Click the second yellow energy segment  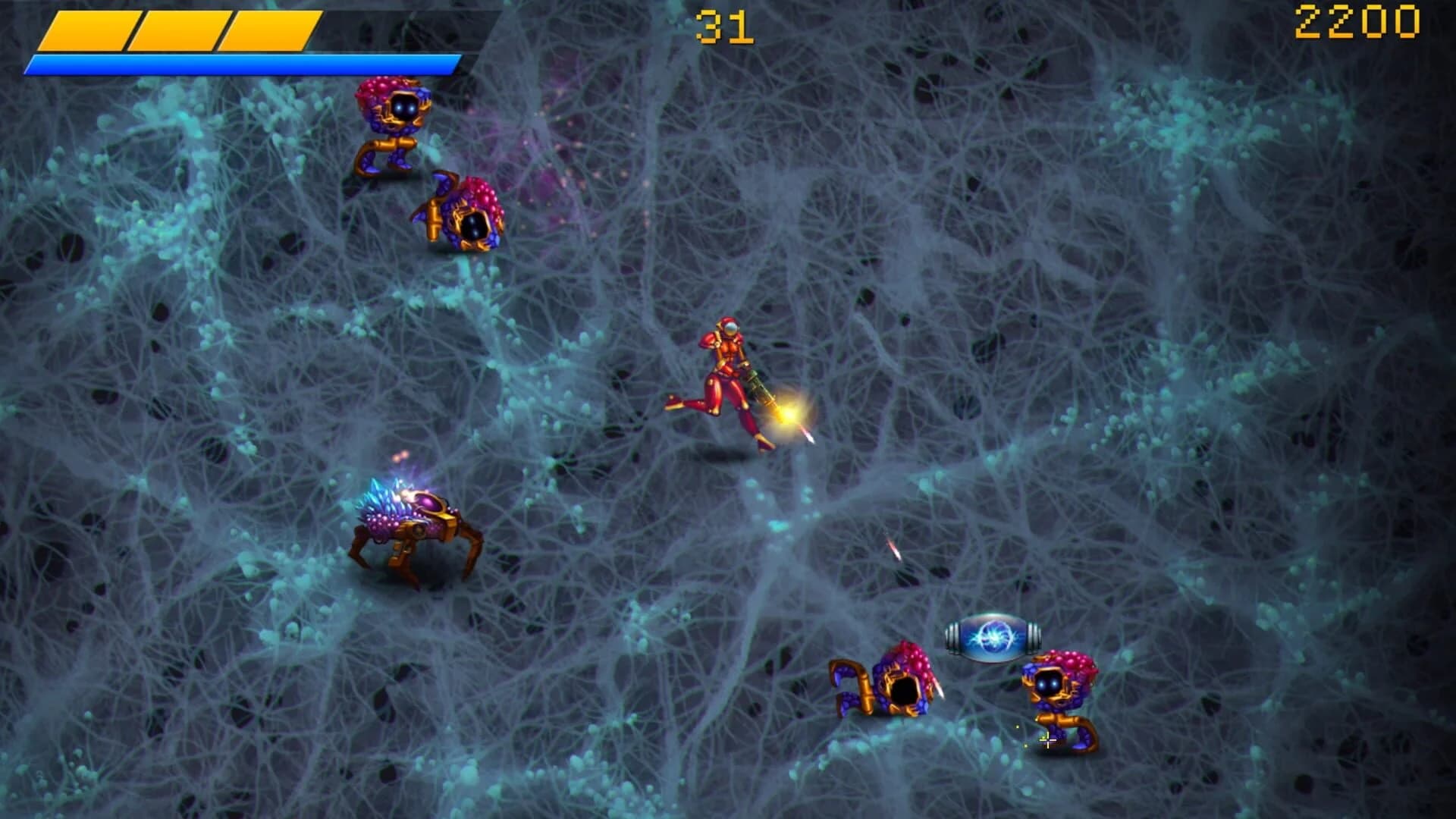point(178,29)
